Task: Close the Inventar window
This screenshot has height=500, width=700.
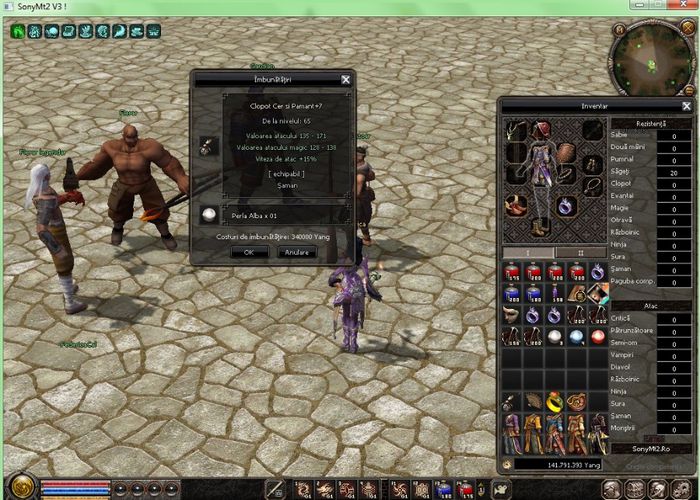Action: coord(687,106)
